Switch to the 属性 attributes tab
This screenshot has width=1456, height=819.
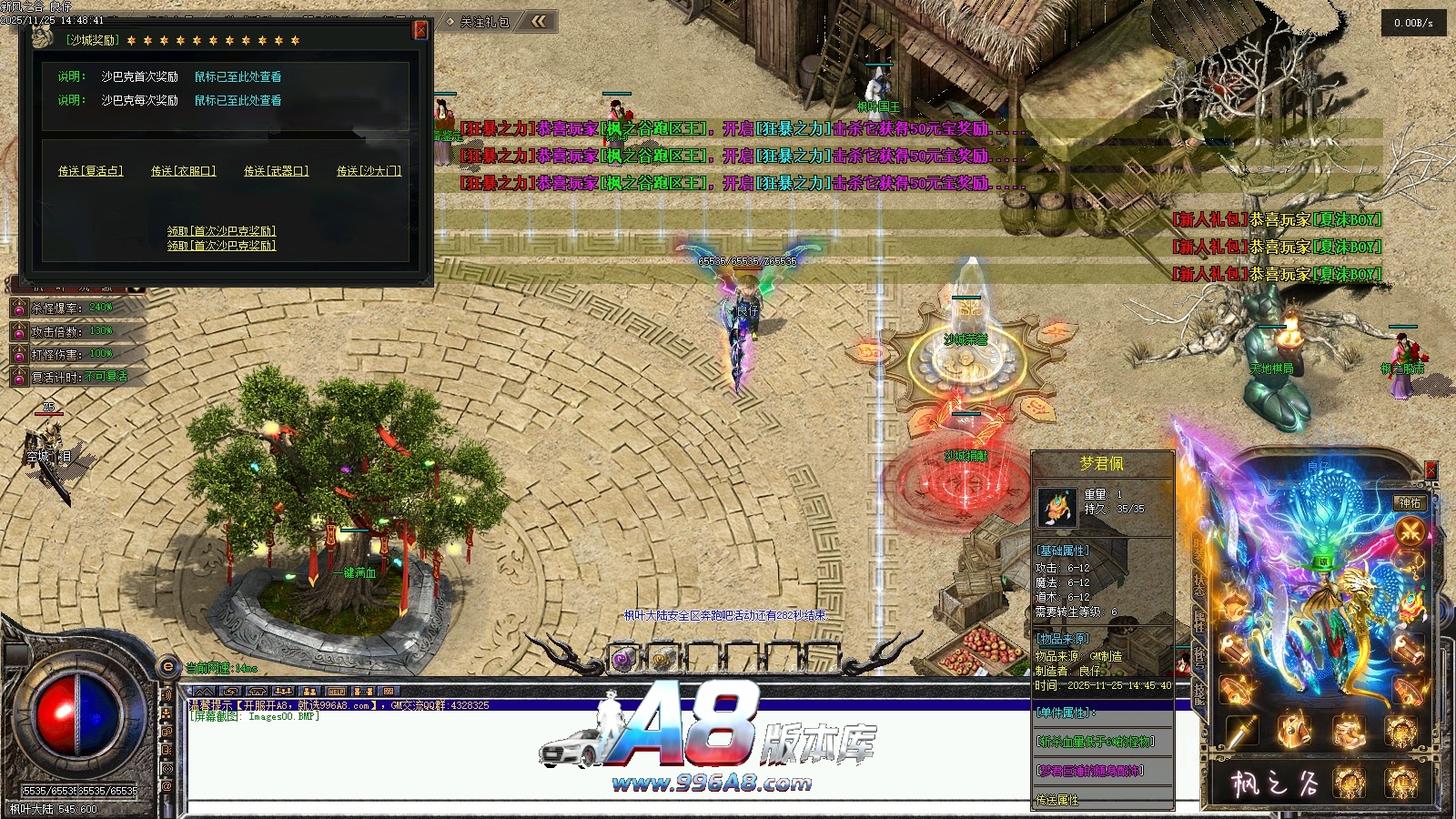click(1199, 622)
